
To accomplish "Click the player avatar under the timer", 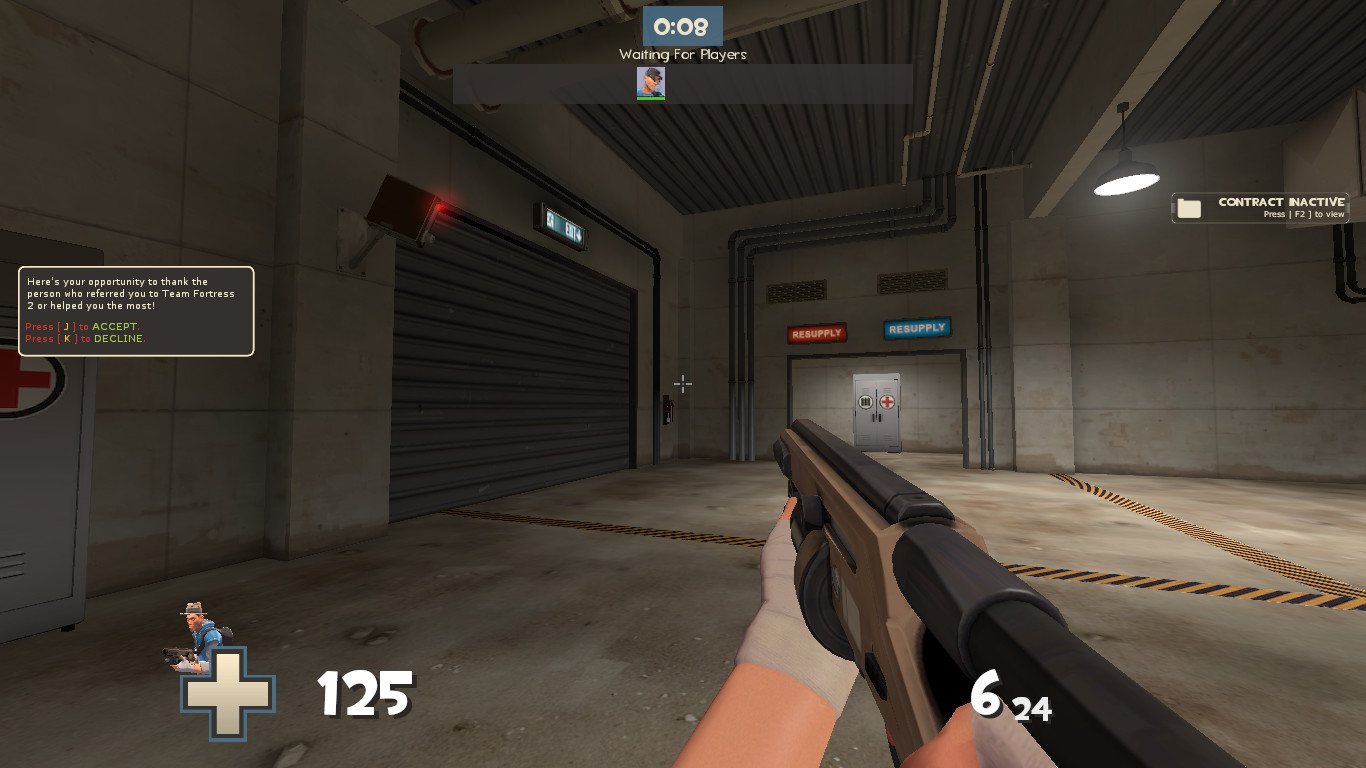I will [x=650, y=84].
